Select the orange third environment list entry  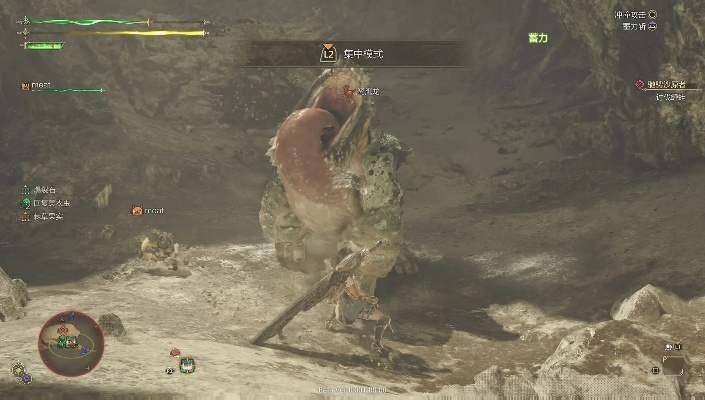27,216
